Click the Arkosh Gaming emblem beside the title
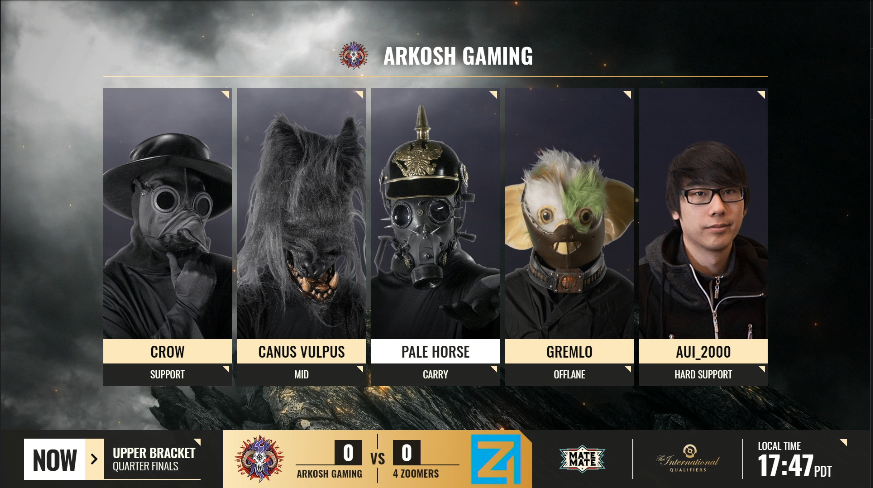The width and height of the screenshot is (873, 488). pos(353,55)
